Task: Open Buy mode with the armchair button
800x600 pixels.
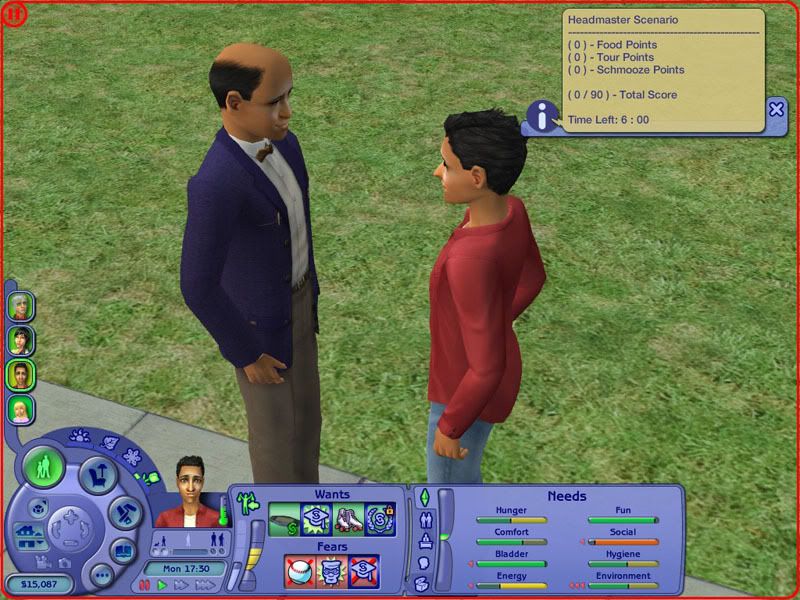Action: (x=97, y=472)
